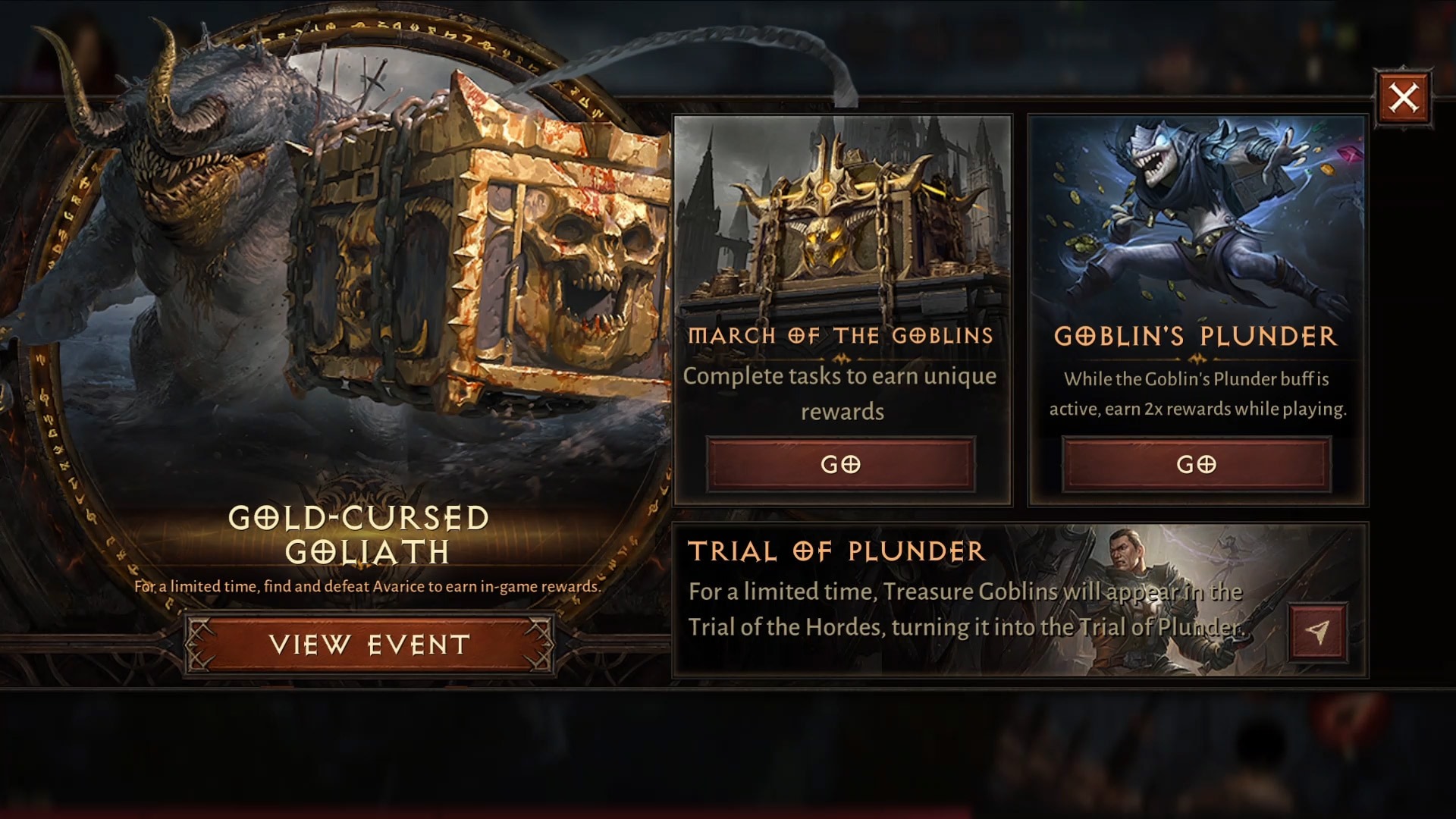1456x819 pixels.
Task: Go to March of the Goblins
Action: coord(841,464)
